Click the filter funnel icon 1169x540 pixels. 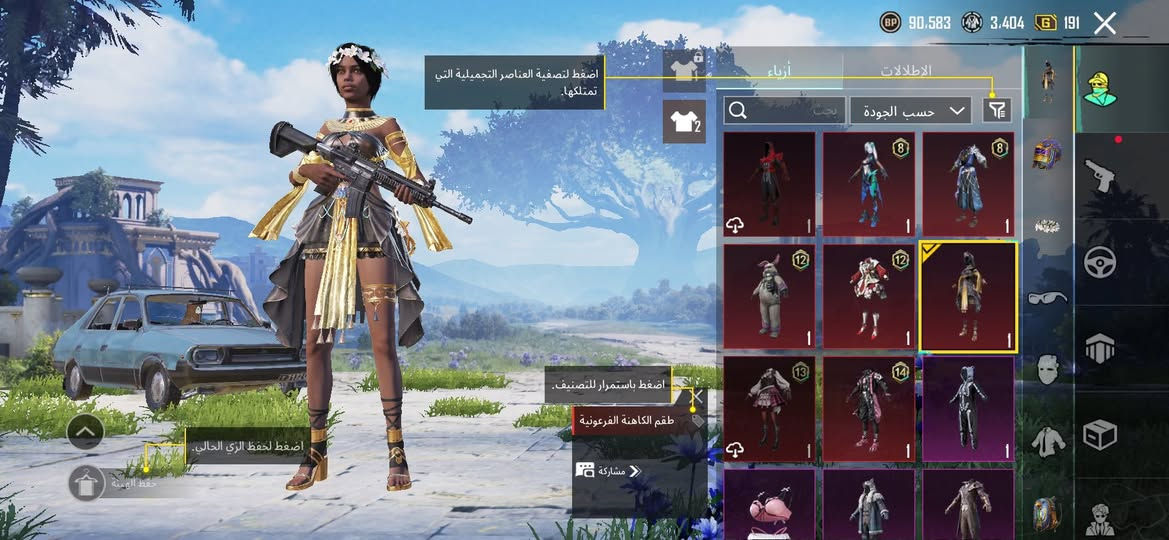(997, 111)
